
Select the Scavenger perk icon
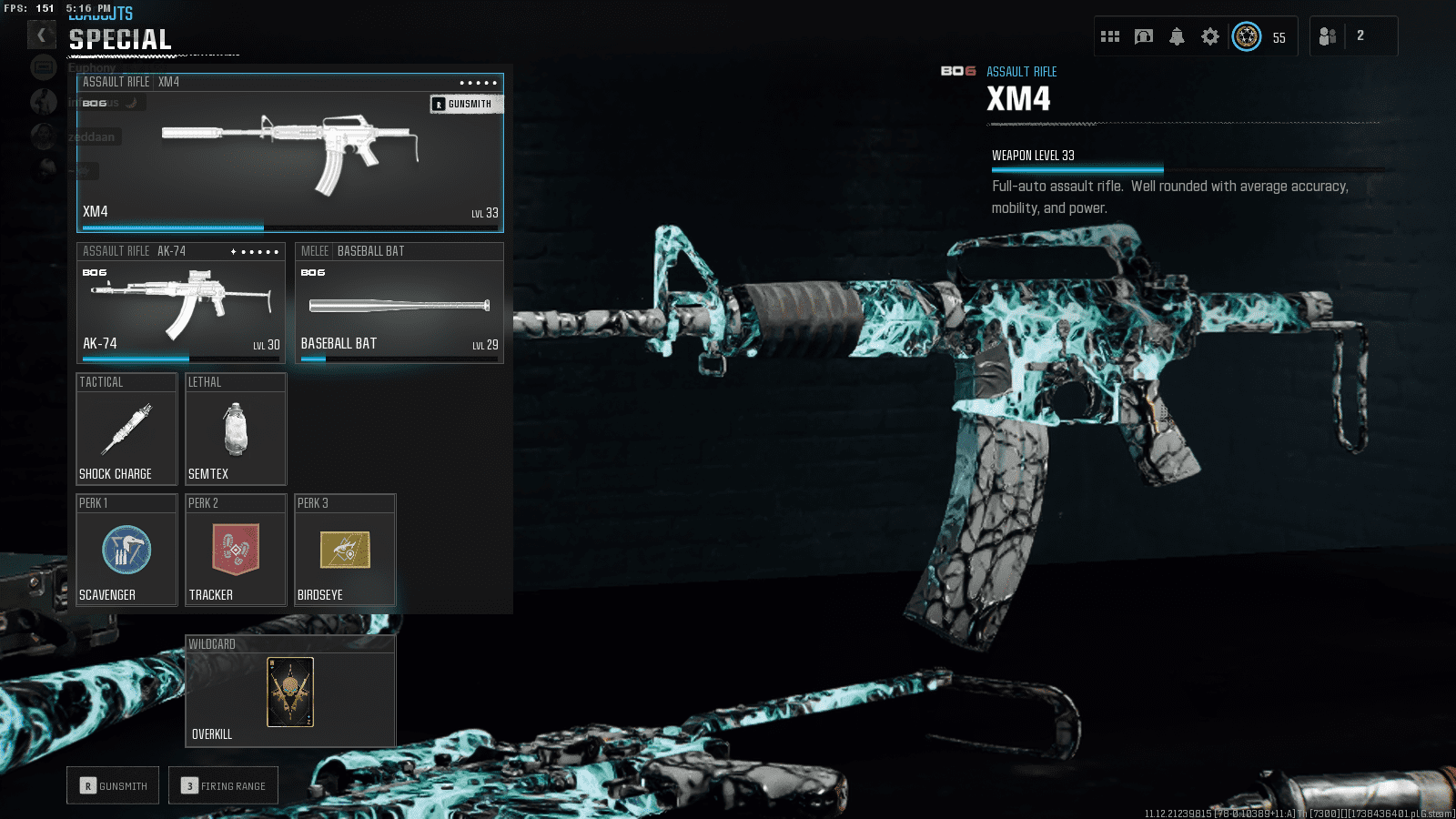point(126,550)
